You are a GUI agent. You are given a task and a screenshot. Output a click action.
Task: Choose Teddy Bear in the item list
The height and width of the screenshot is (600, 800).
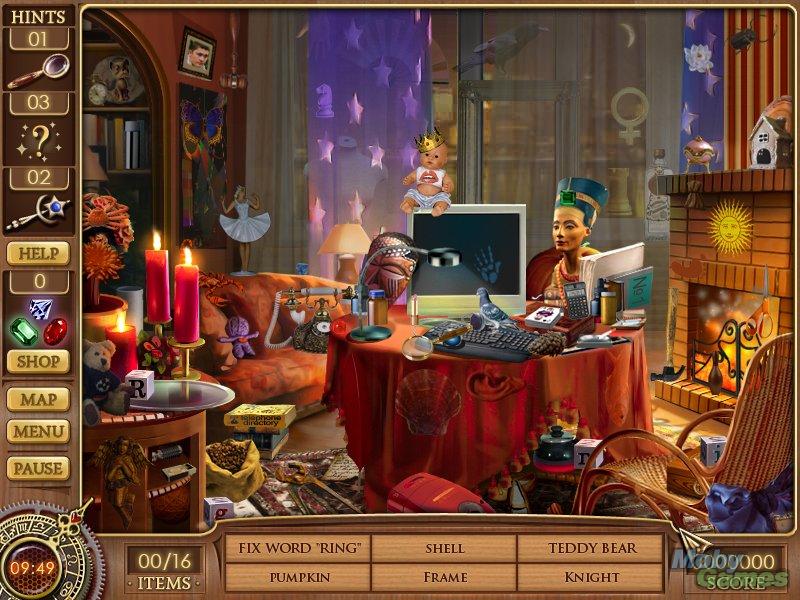click(x=590, y=548)
